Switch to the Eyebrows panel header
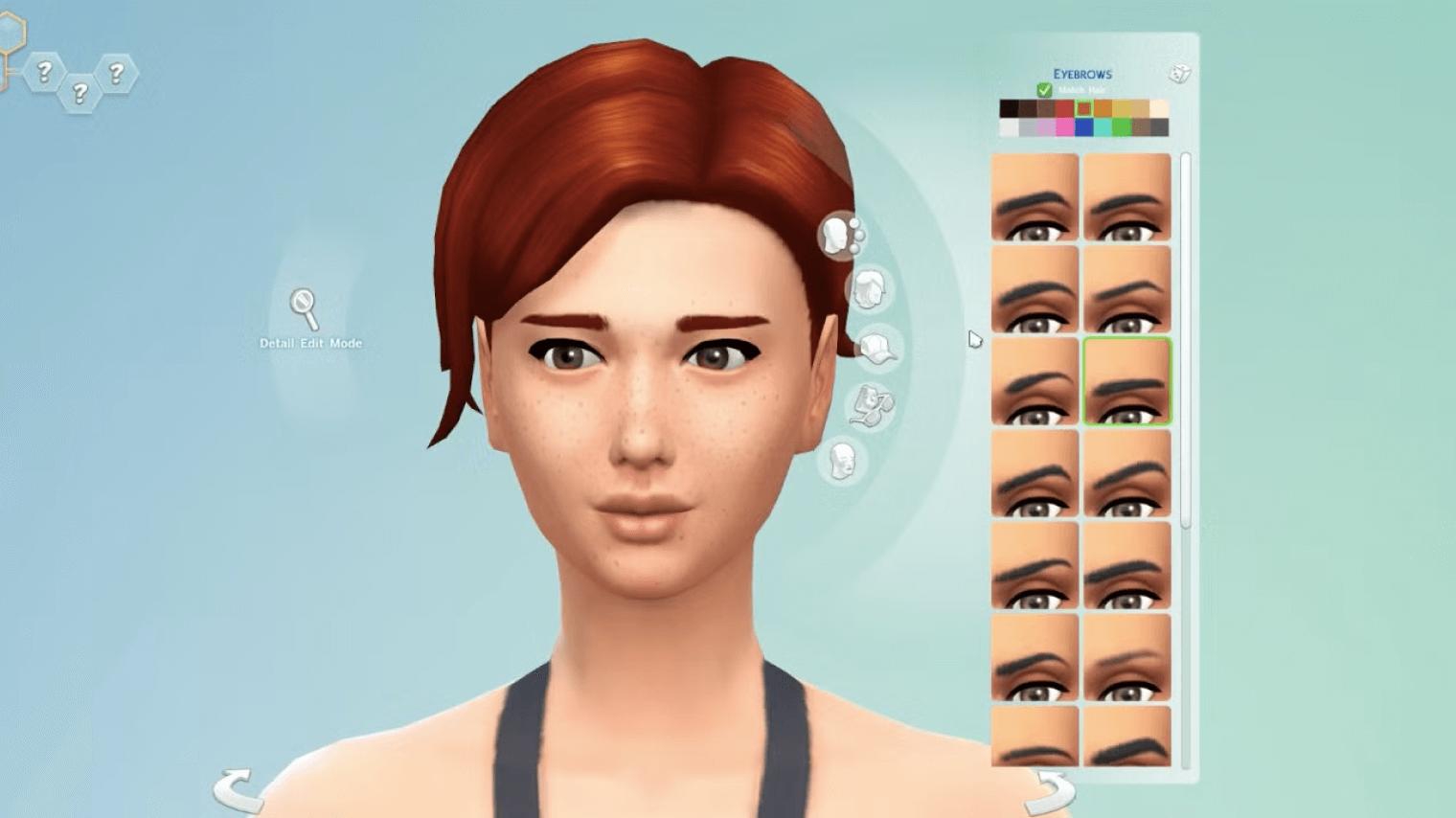This screenshot has width=1456, height=818. click(x=1082, y=74)
